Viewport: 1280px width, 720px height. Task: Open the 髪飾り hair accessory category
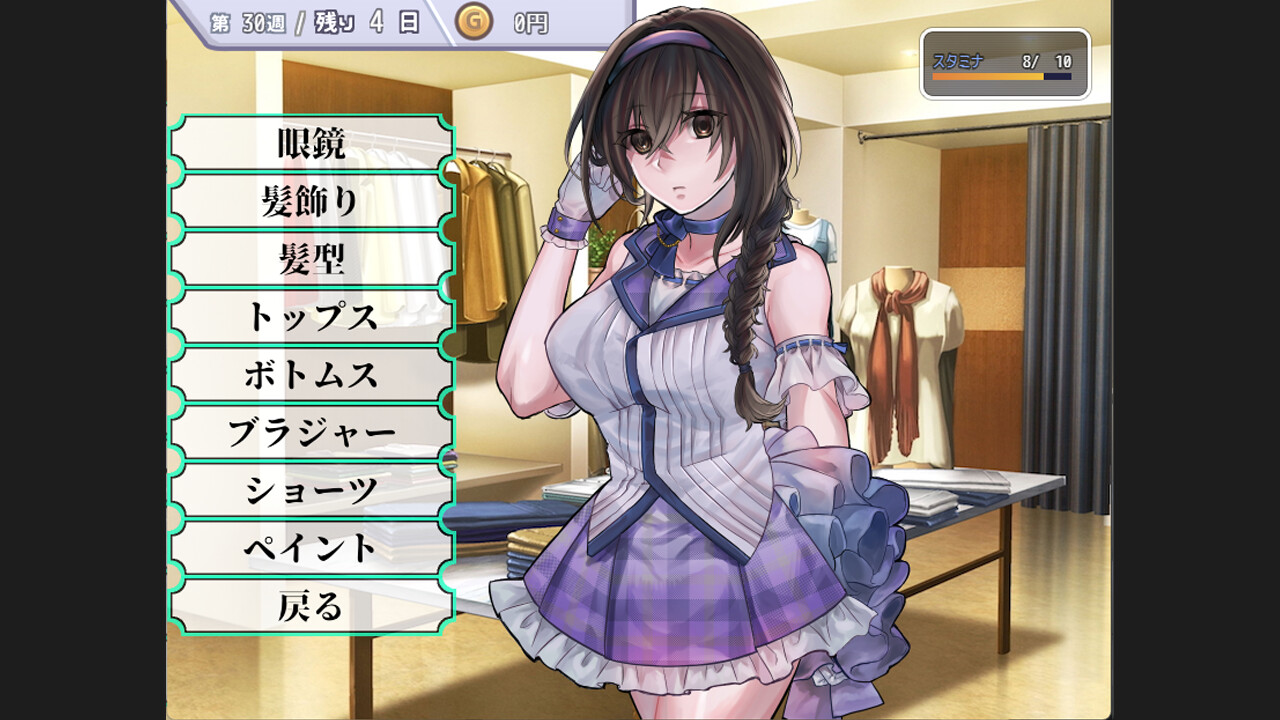click(311, 202)
